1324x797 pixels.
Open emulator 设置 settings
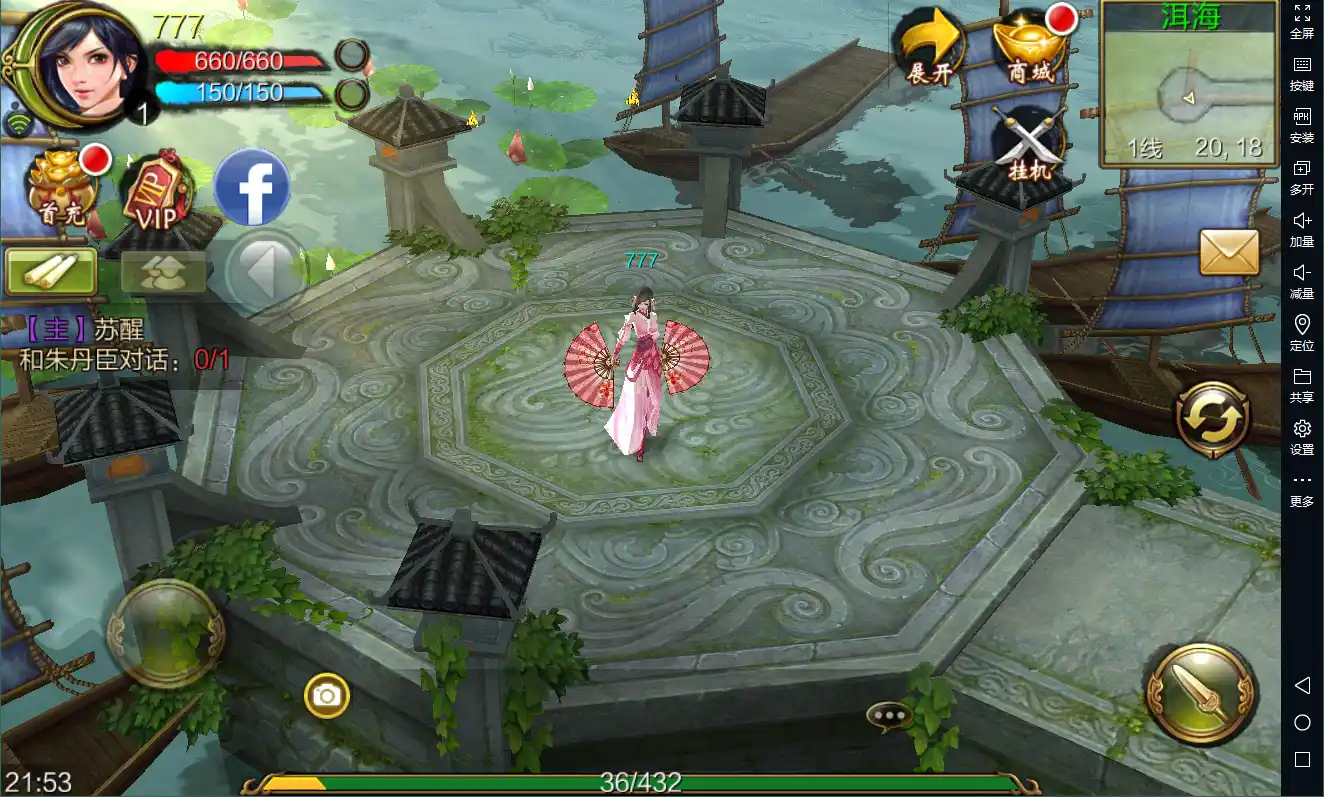click(x=1302, y=437)
